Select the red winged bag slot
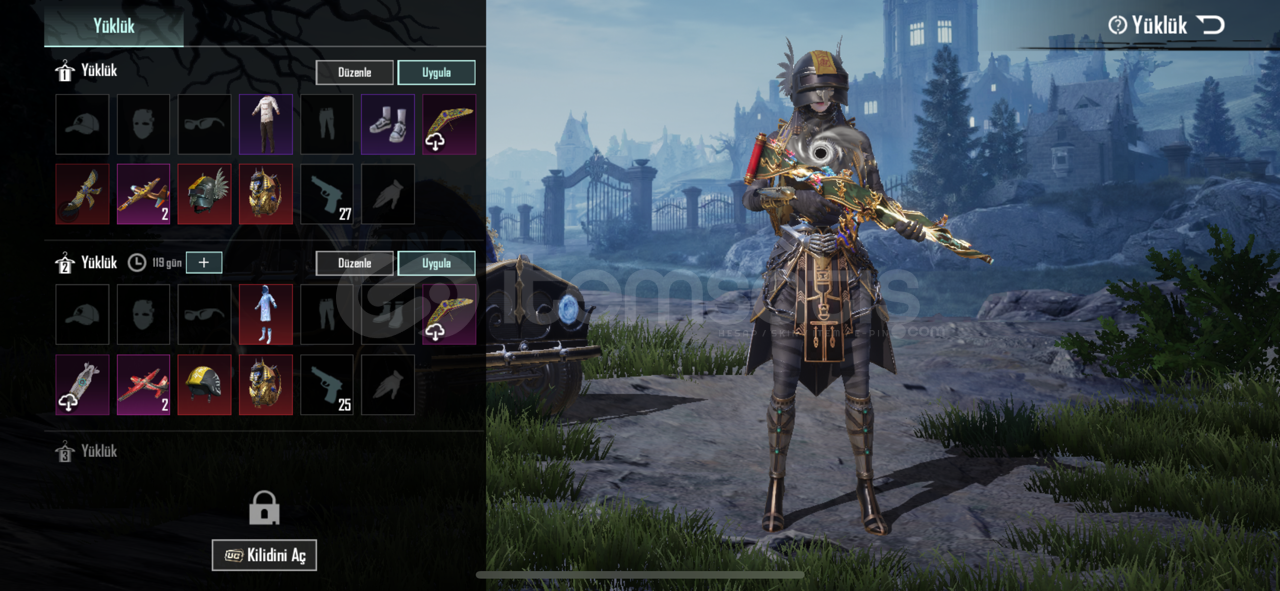The image size is (1280, 591). 82,194
